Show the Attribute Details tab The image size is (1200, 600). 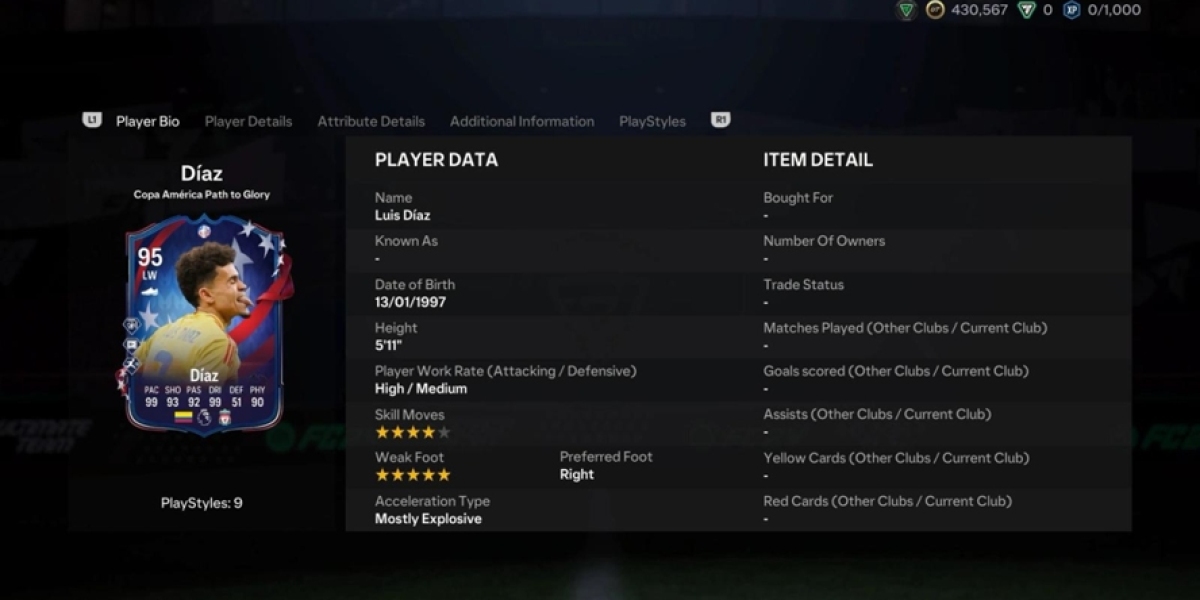[371, 121]
